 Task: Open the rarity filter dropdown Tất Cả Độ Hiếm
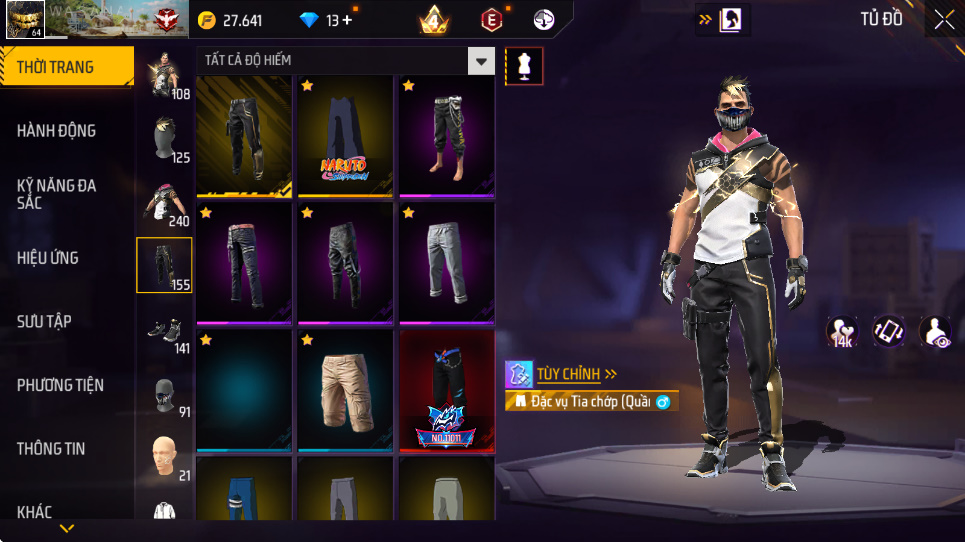click(345, 61)
